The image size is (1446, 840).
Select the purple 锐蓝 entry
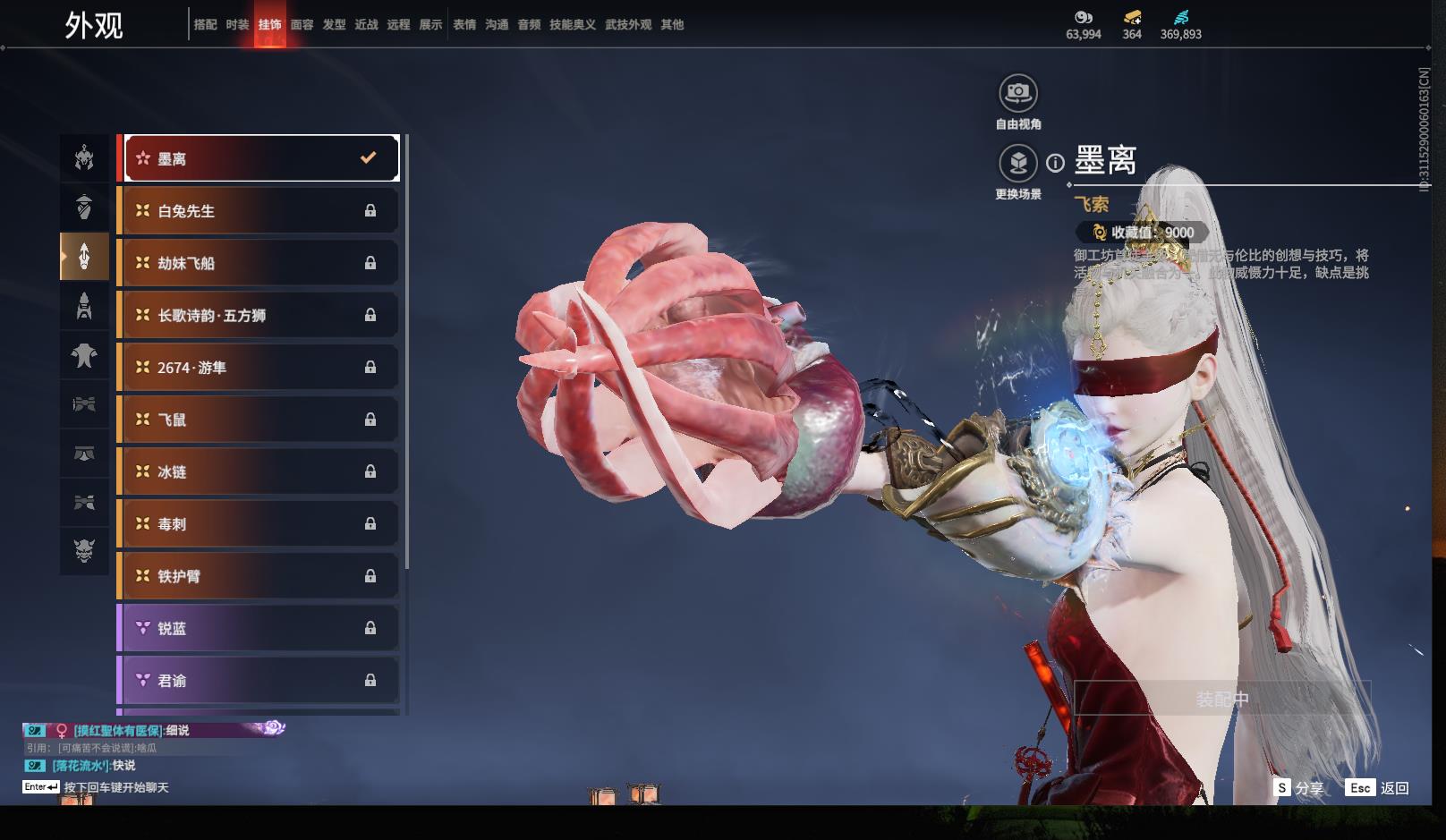click(x=260, y=628)
